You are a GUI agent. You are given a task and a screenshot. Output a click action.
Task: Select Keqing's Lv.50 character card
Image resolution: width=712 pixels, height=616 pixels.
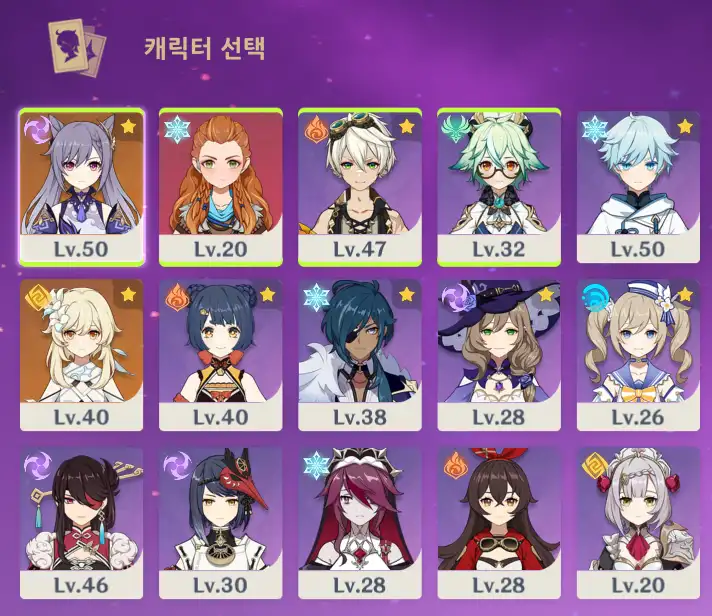[x=82, y=185]
